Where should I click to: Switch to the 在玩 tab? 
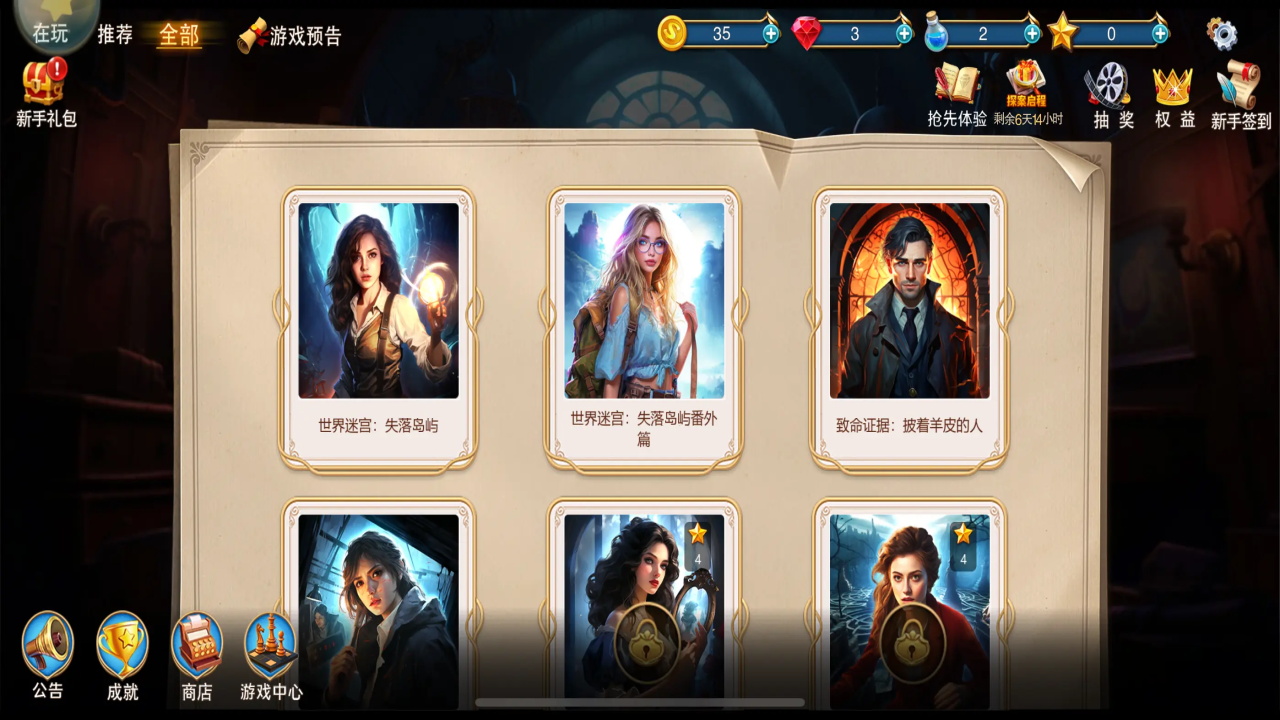(x=50, y=33)
